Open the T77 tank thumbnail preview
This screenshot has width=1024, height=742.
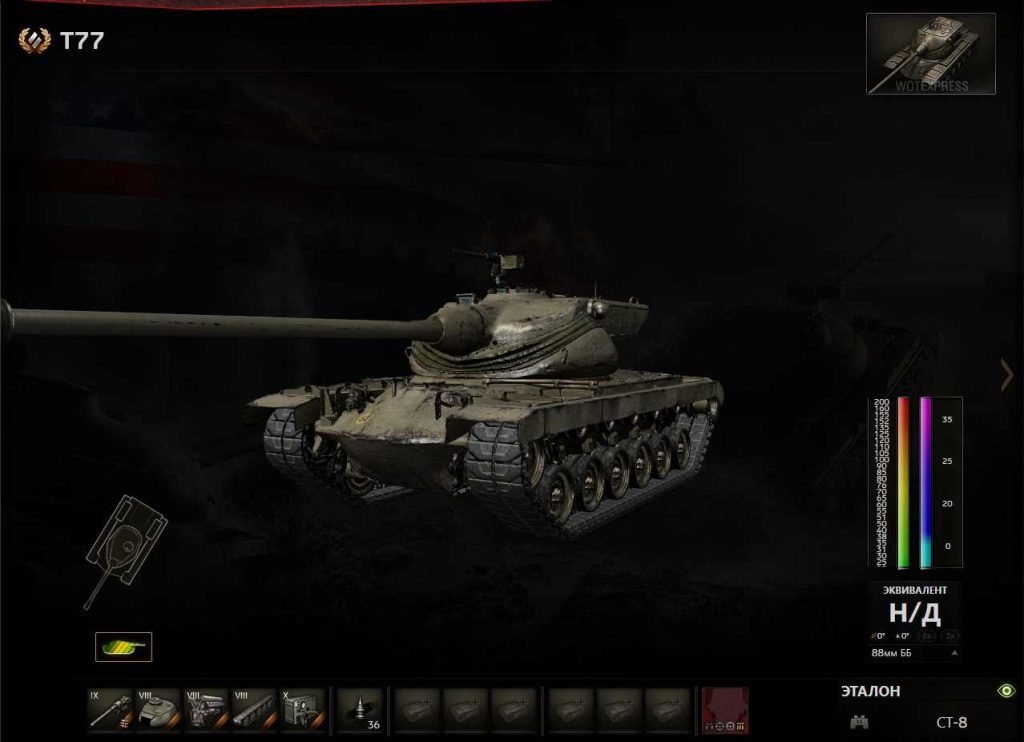930,54
